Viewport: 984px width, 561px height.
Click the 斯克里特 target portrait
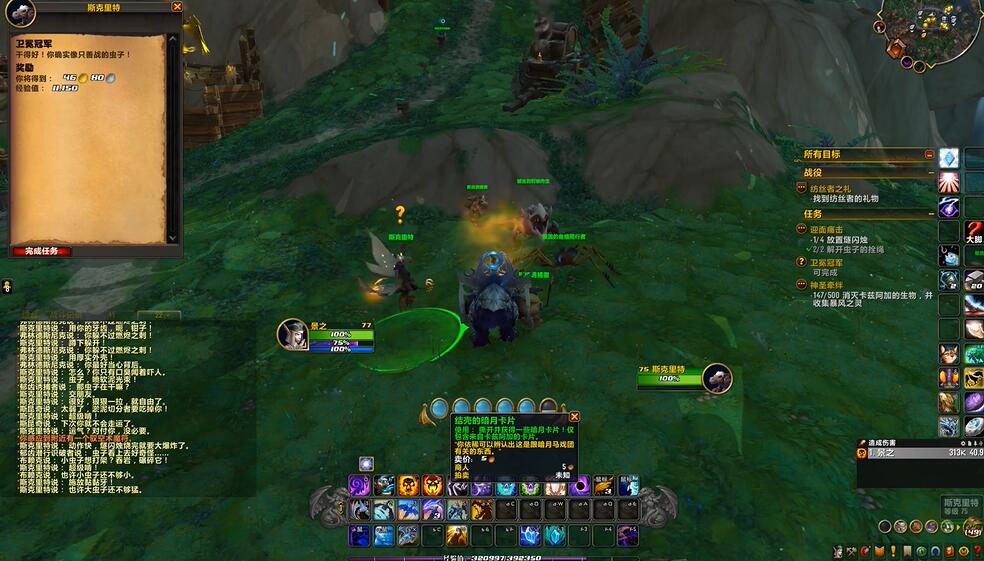click(716, 378)
